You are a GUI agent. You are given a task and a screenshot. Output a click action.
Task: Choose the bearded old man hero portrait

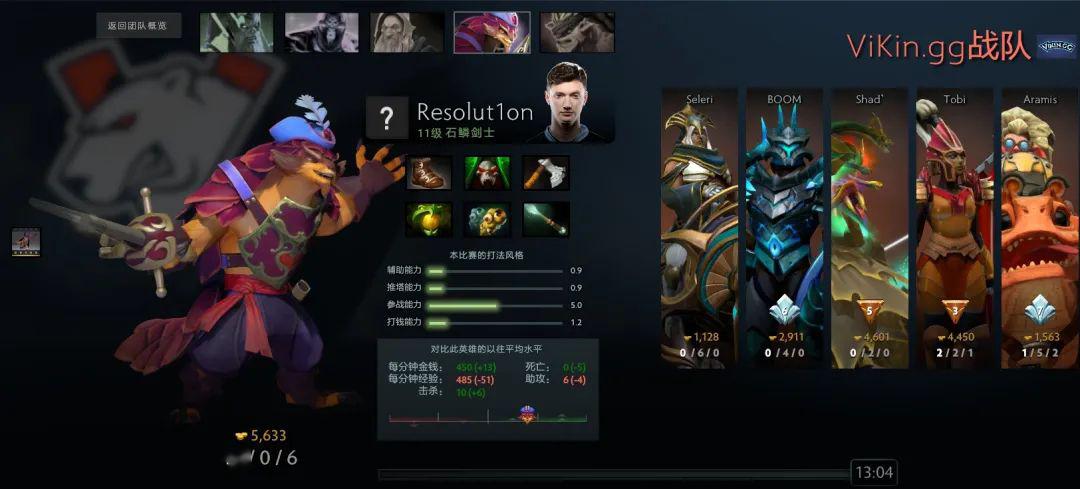407,32
